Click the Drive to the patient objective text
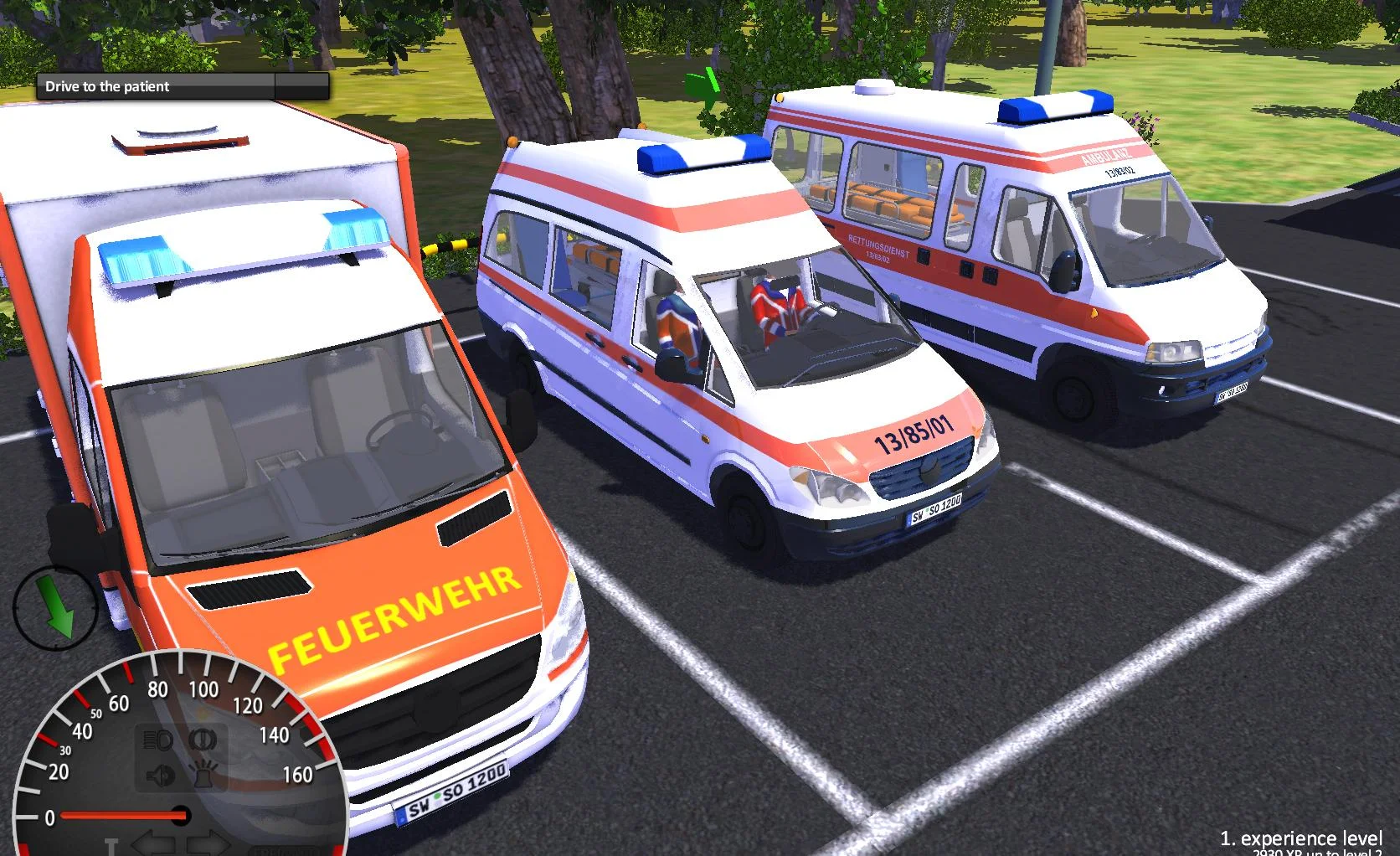 [107, 86]
